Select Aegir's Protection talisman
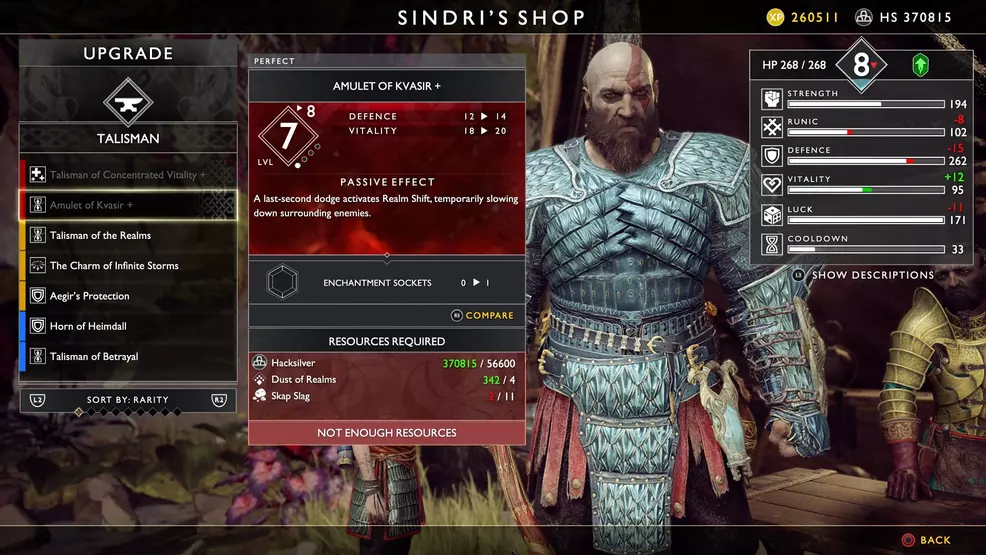The image size is (986, 555). (128, 296)
